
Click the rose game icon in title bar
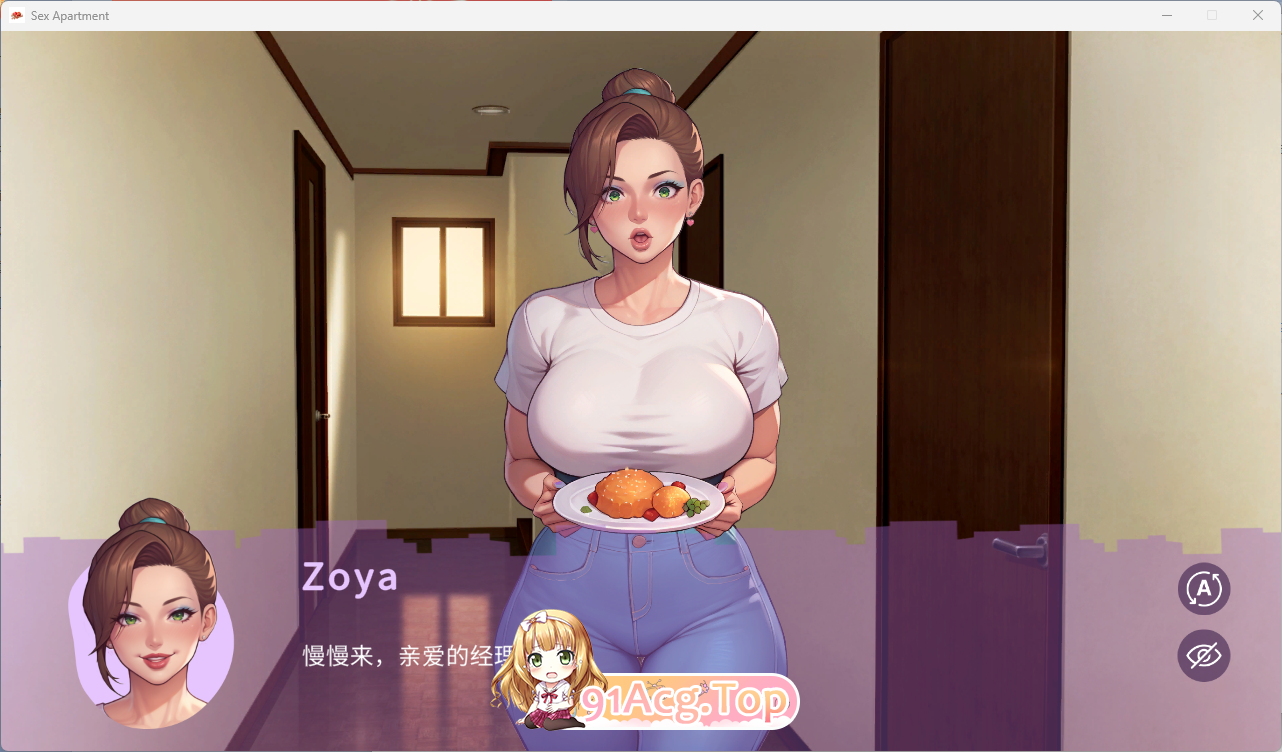[x=17, y=15]
